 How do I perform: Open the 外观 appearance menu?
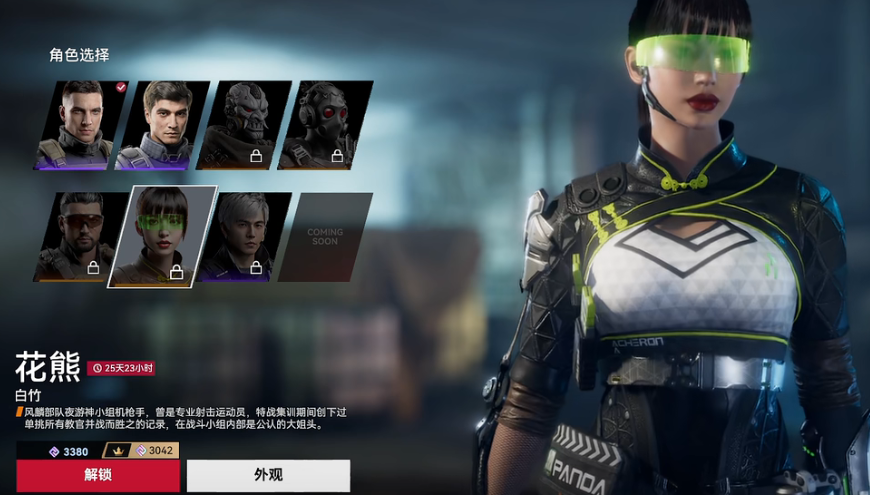[268, 475]
